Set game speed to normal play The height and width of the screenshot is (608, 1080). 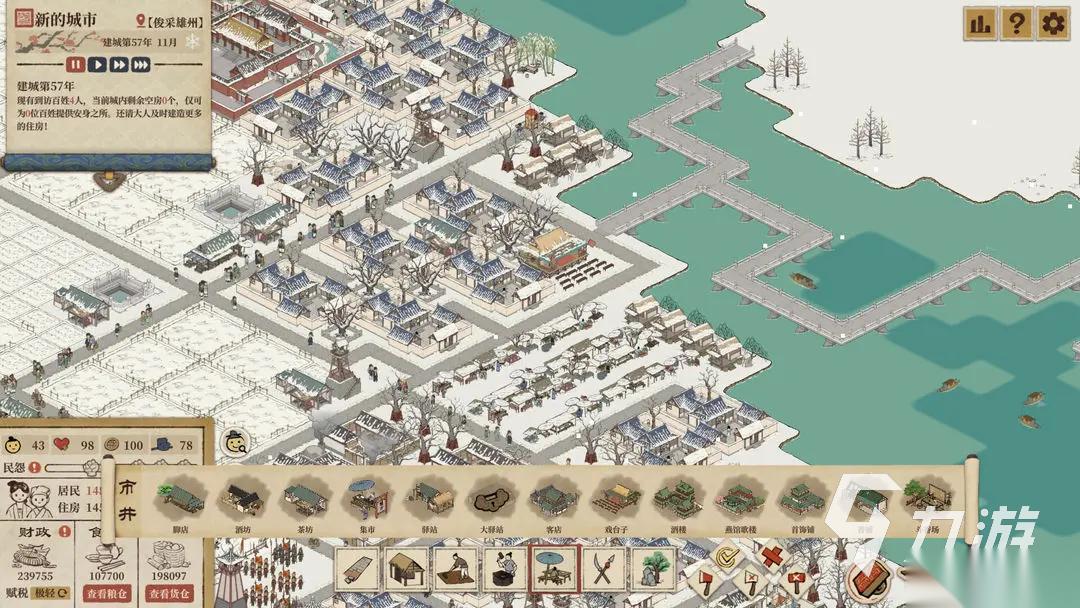[98, 64]
